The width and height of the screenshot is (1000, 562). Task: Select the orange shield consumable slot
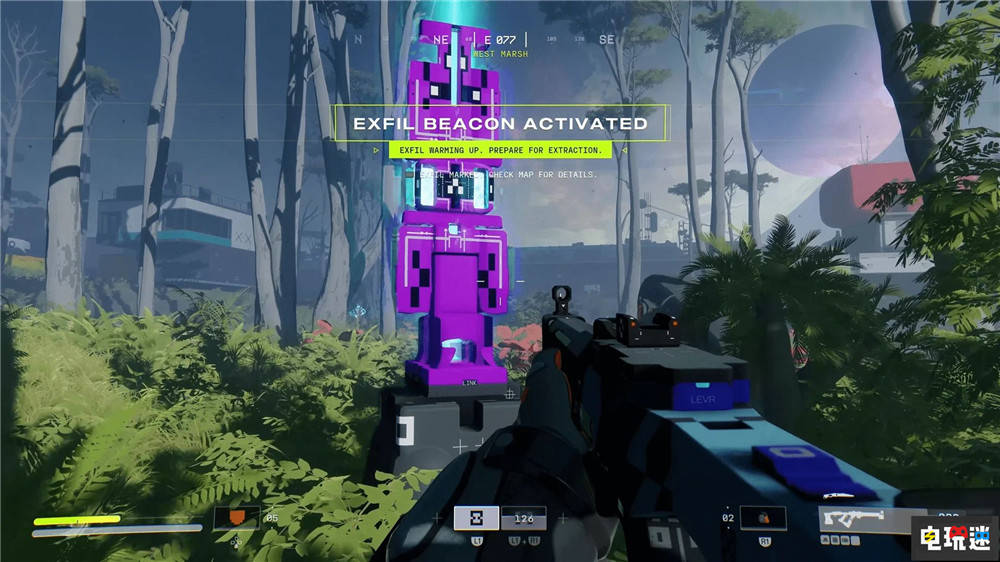(237, 517)
